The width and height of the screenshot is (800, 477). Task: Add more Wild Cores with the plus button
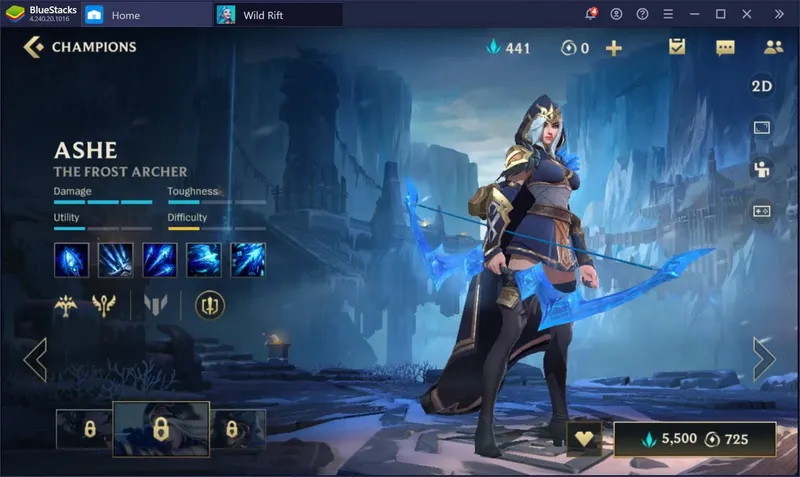point(614,48)
